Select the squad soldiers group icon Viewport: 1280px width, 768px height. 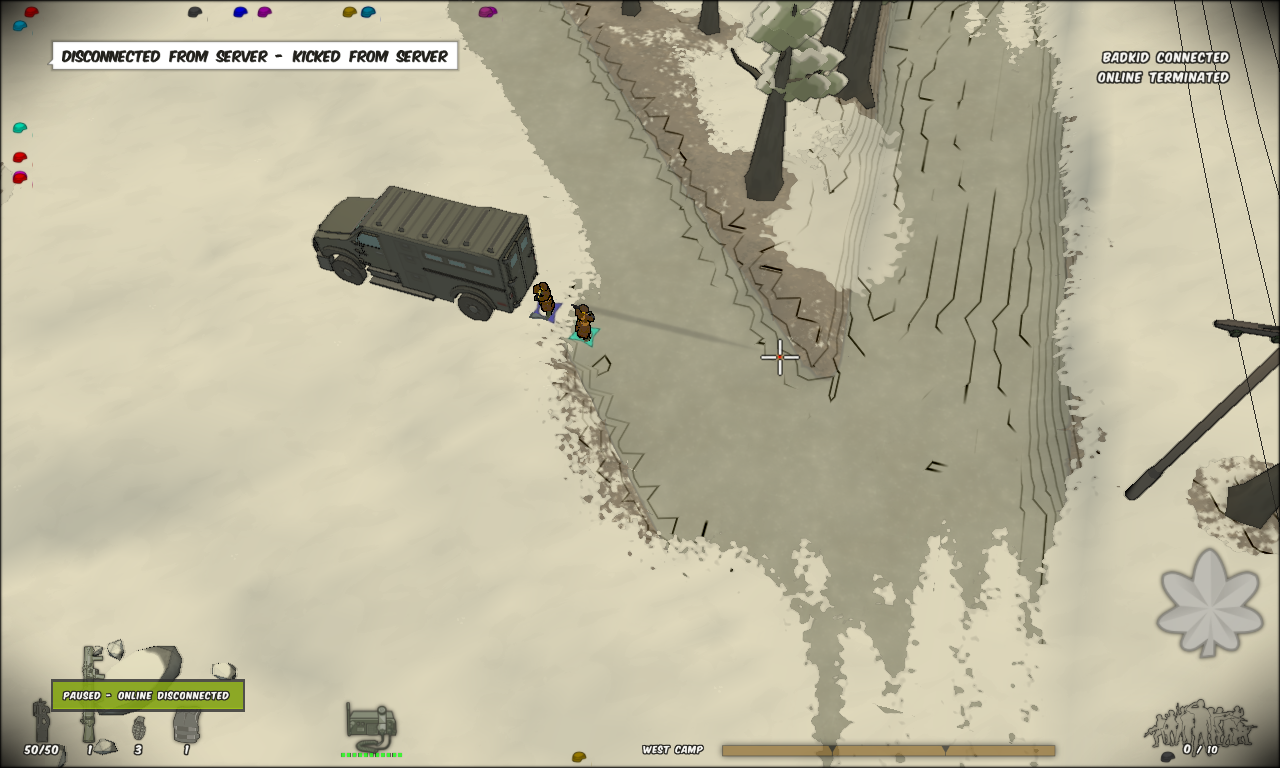point(1201,726)
